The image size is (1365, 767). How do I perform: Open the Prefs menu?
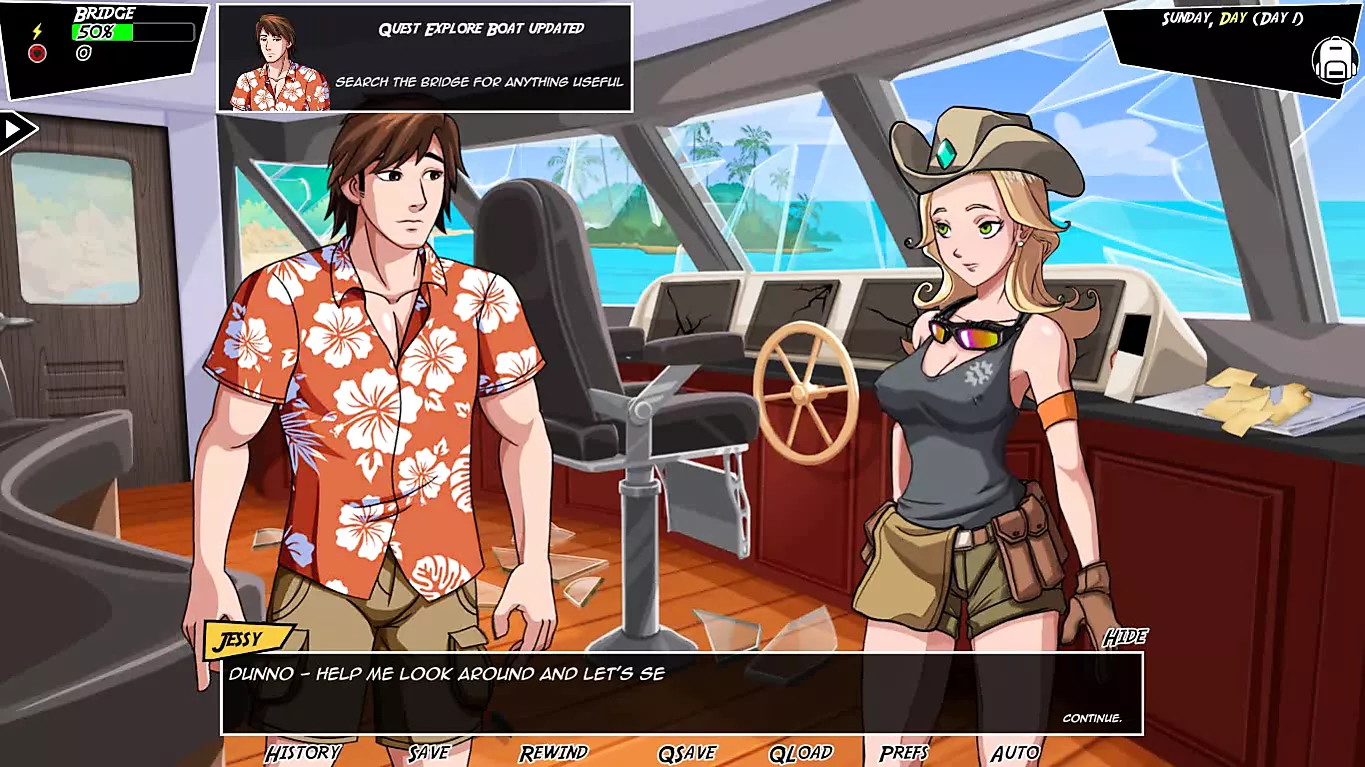(x=905, y=753)
